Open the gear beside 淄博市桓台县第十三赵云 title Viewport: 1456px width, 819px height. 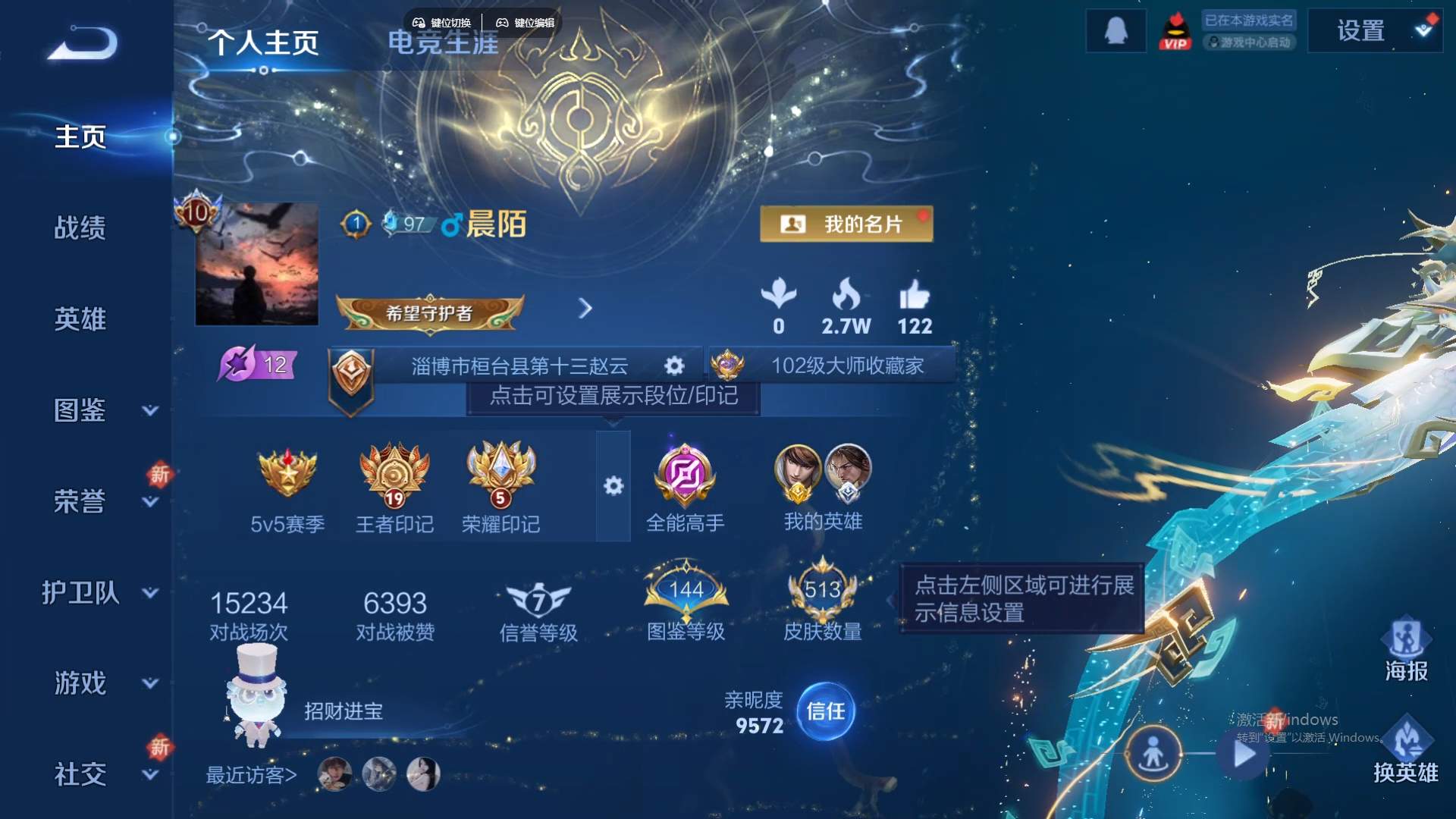[673, 366]
